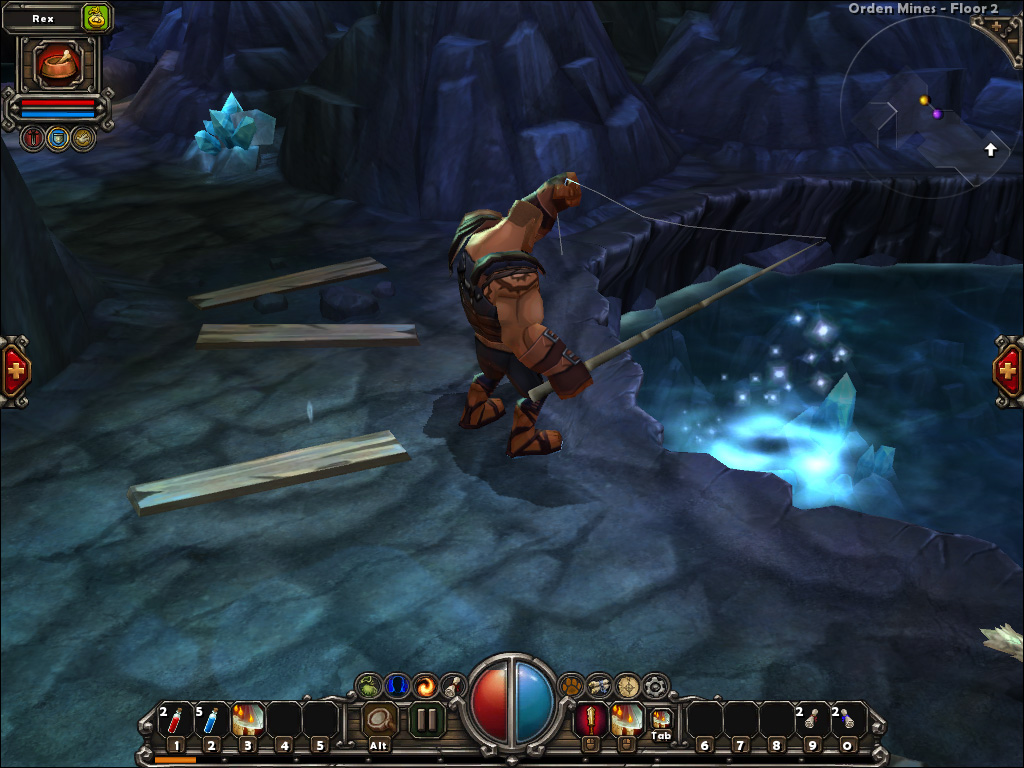The height and width of the screenshot is (768, 1024).
Task: Set pet to aggressive sword stance
Action: click(x=32, y=138)
